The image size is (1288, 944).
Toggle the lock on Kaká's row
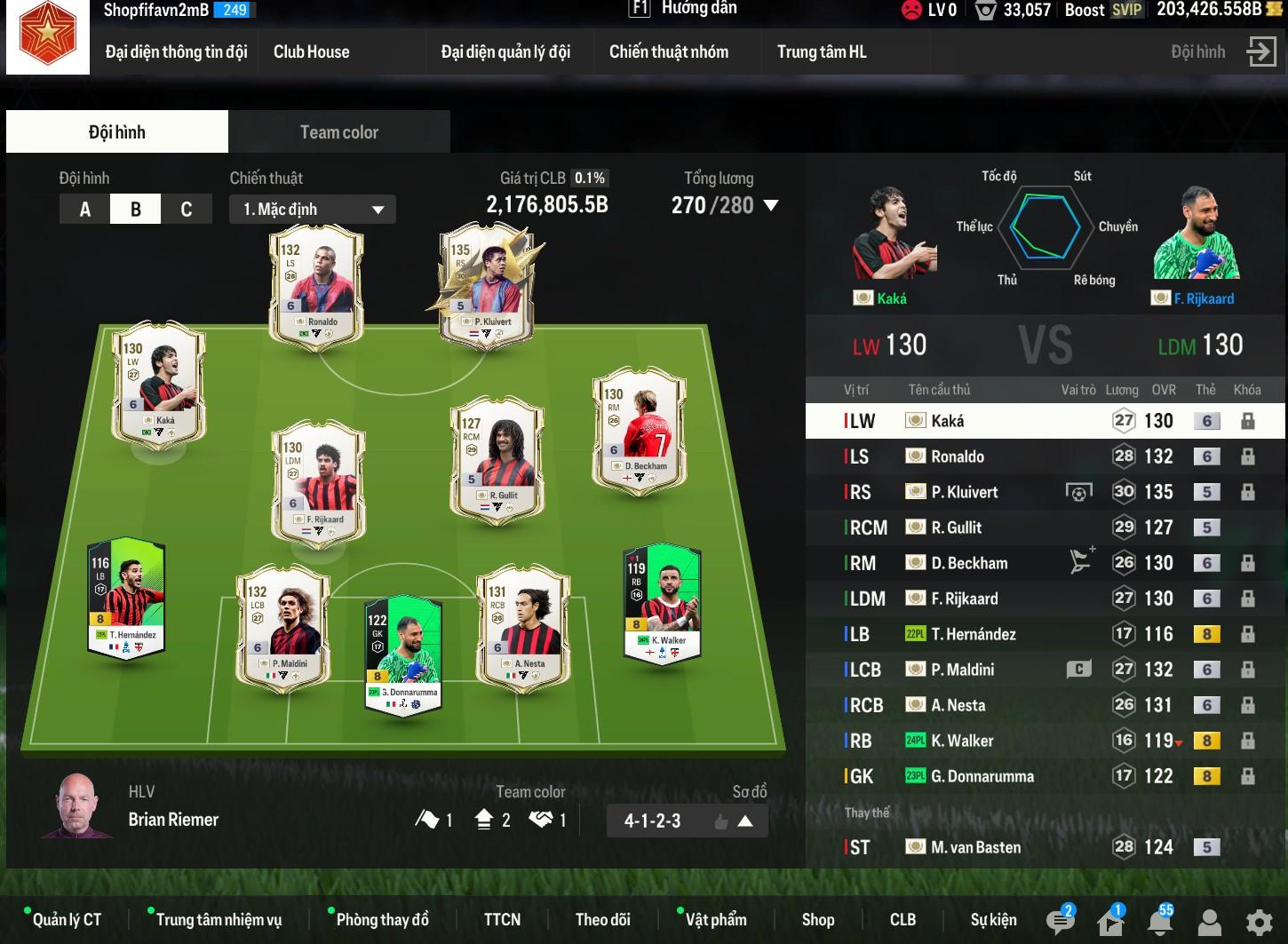[1247, 421]
